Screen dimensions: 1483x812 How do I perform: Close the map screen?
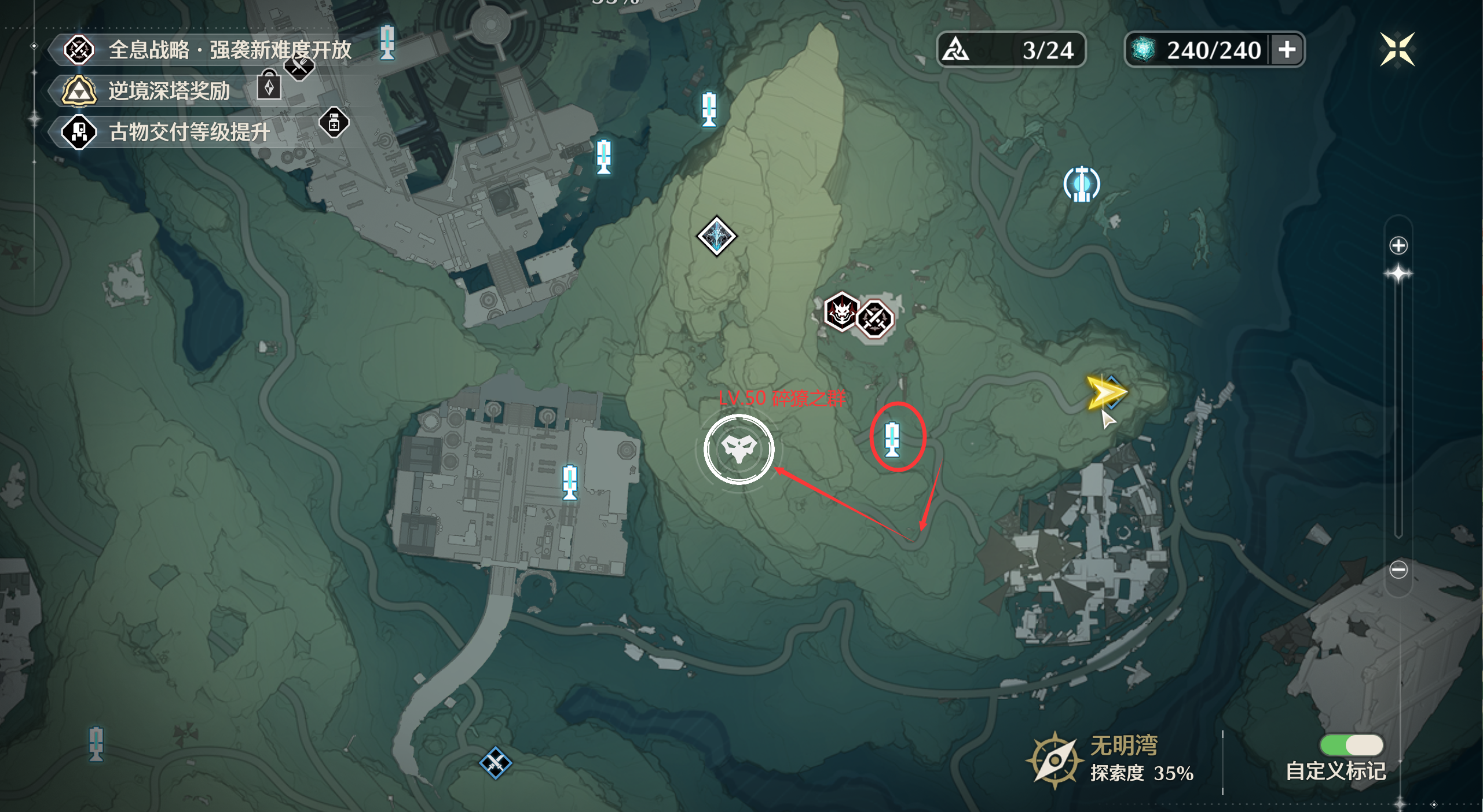click(1397, 50)
